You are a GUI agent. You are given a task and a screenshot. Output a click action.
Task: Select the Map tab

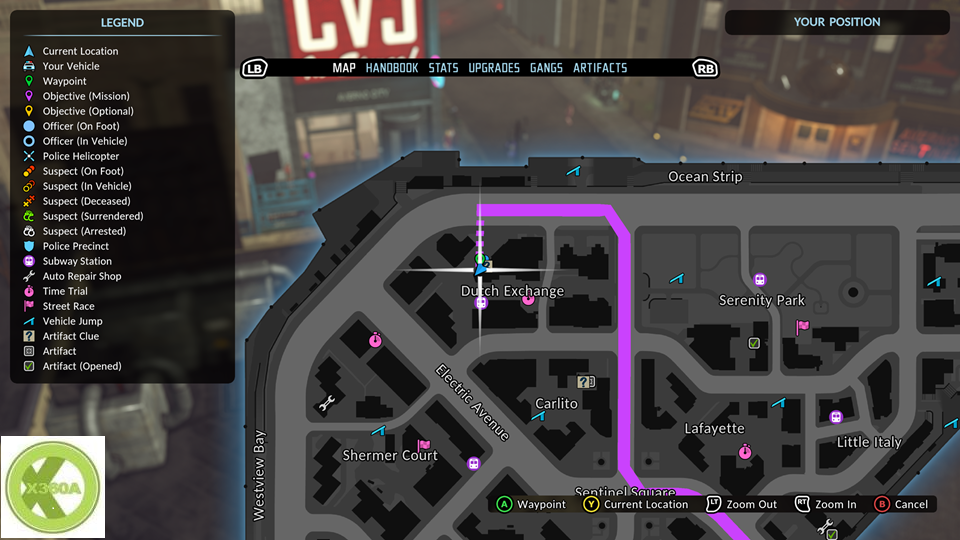tap(344, 68)
